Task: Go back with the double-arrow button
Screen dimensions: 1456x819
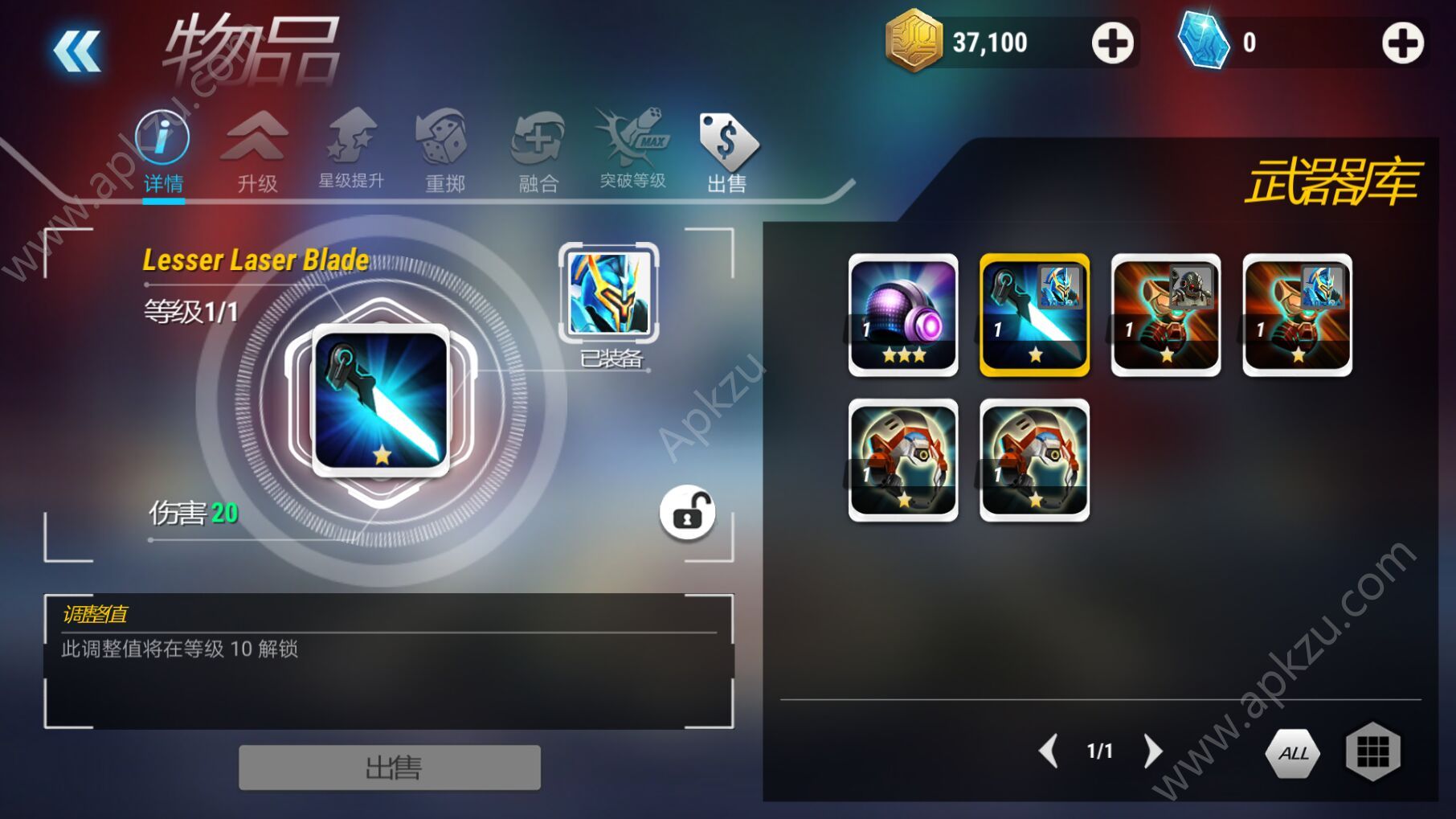Action: click(x=77, y=51)
